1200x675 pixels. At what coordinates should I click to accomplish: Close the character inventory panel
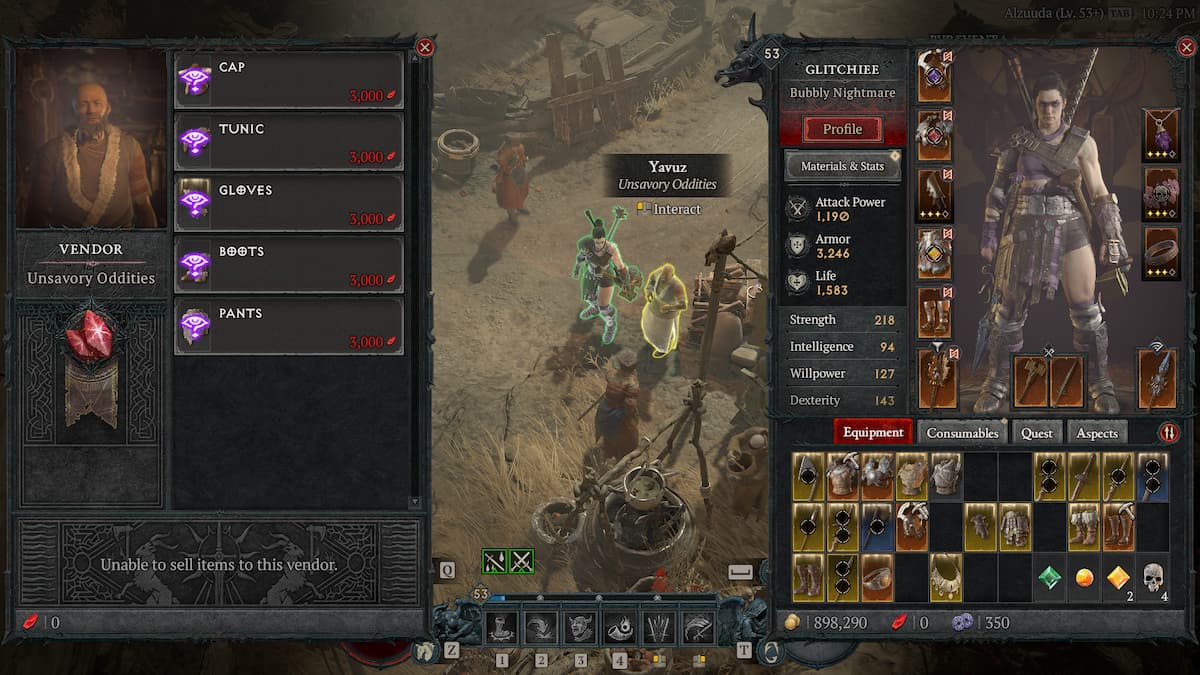pos(1187,47)
